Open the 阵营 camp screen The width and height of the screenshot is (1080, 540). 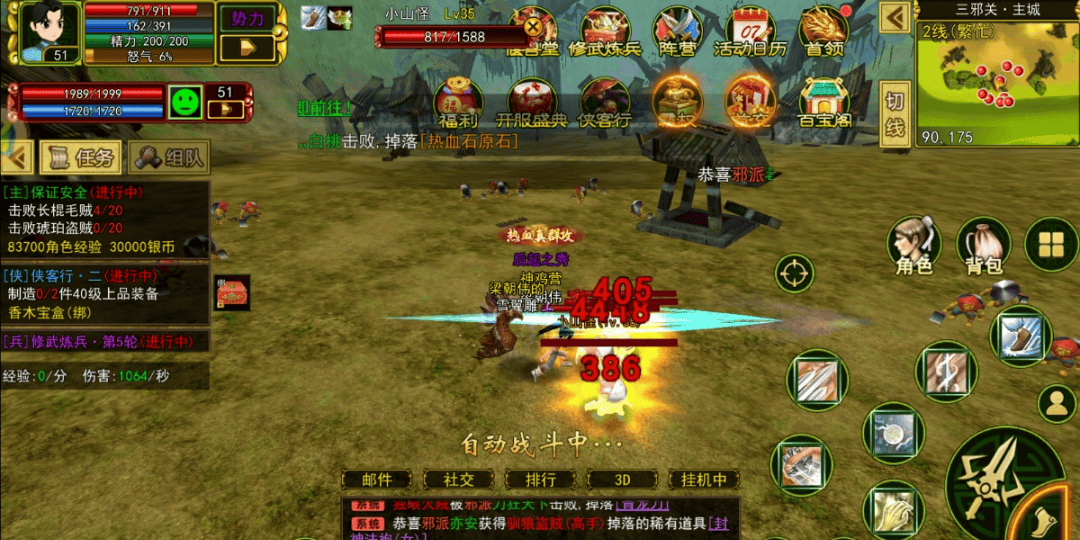pyautogui.click(x=677, y=33)
